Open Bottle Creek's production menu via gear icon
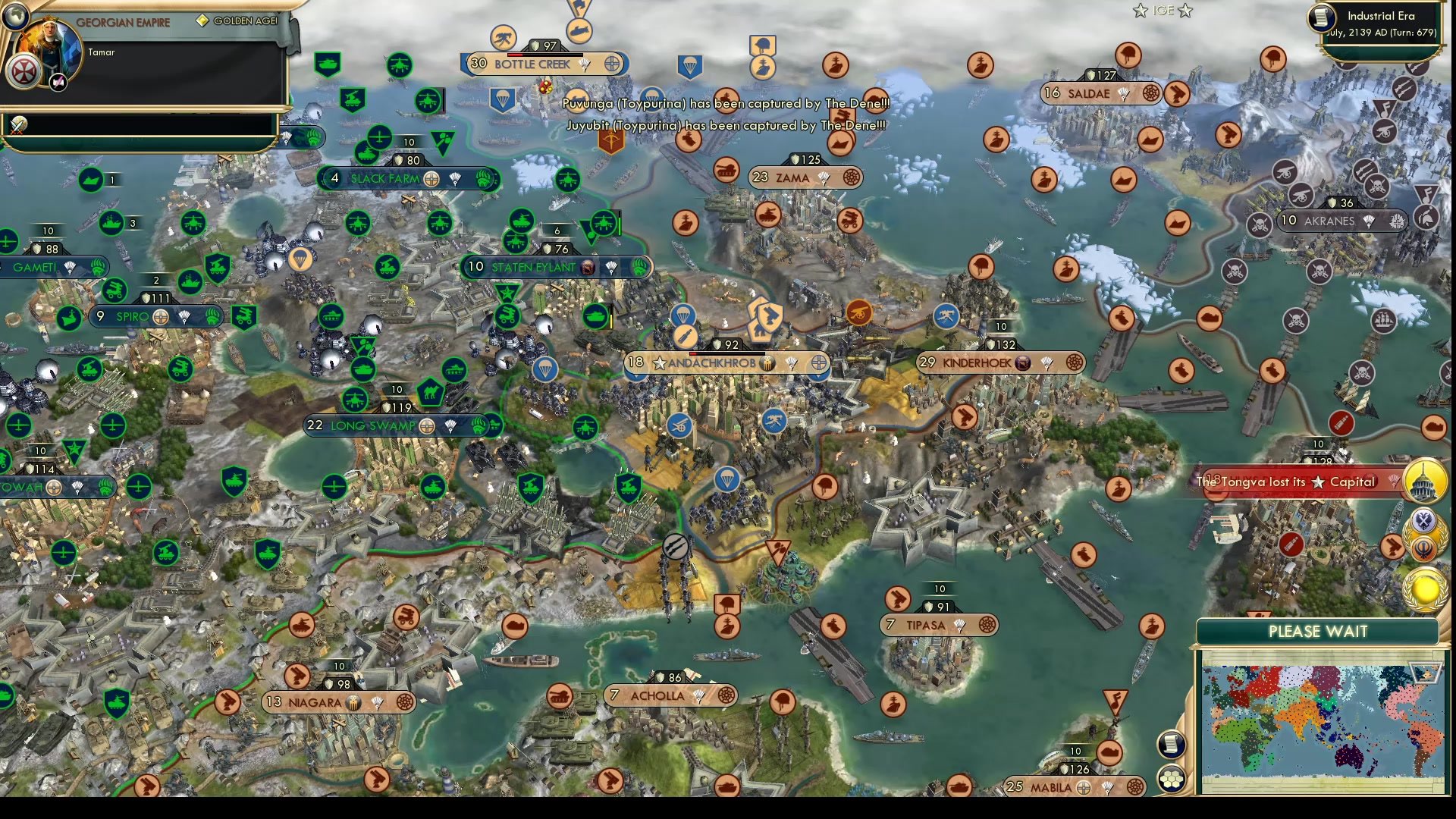This screenshot has height=819, width=1456. [x=612, y=64]
